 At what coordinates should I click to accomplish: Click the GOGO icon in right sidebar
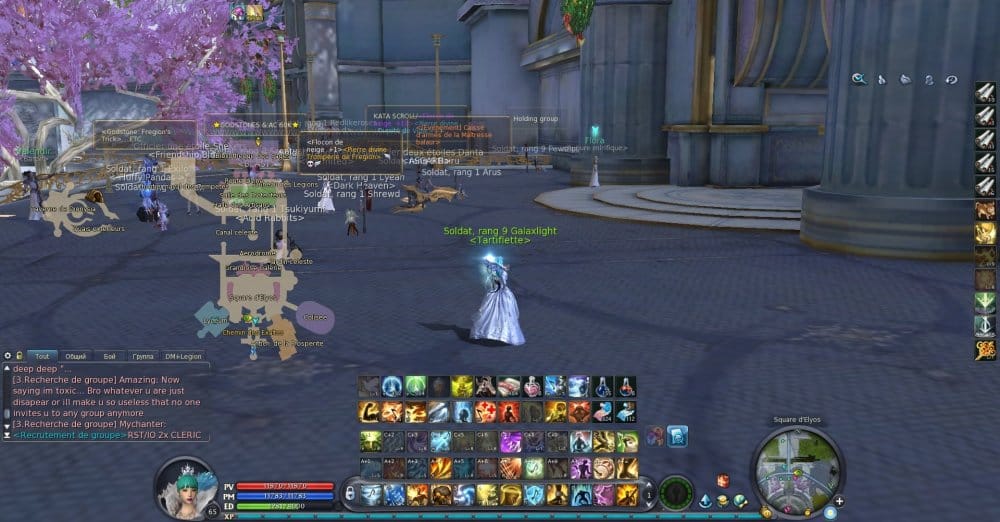pyautogui.click(x=985, y=350)
